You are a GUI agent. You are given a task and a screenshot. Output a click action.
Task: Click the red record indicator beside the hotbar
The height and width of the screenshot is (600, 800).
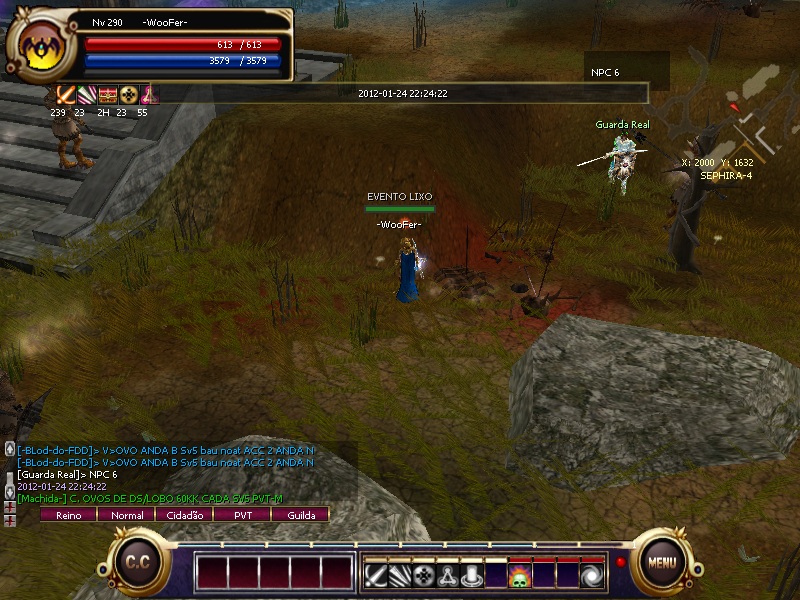click(x=621, y=562)
